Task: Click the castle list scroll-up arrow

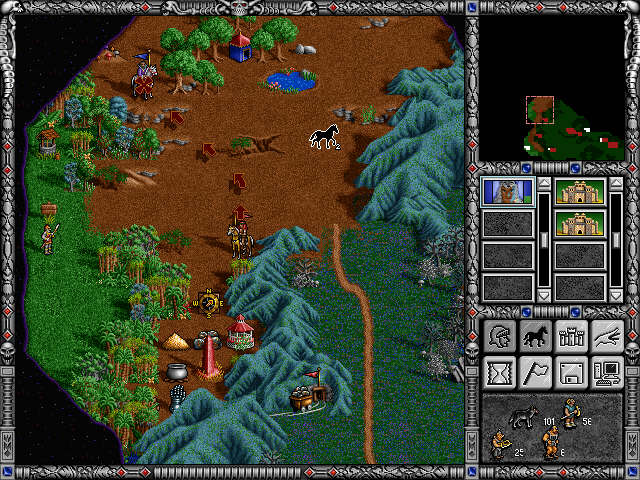Action: tap(617, 184)
